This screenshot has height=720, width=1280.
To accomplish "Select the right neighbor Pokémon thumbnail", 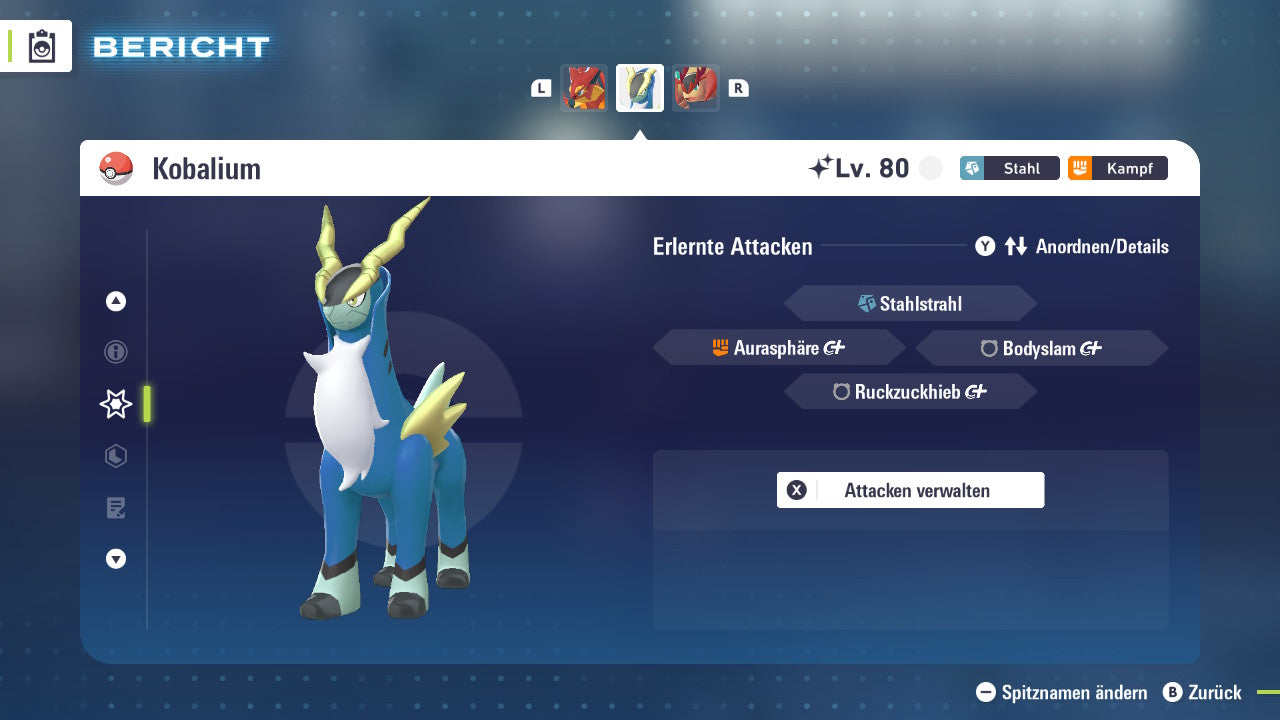I will click(696, 87).
